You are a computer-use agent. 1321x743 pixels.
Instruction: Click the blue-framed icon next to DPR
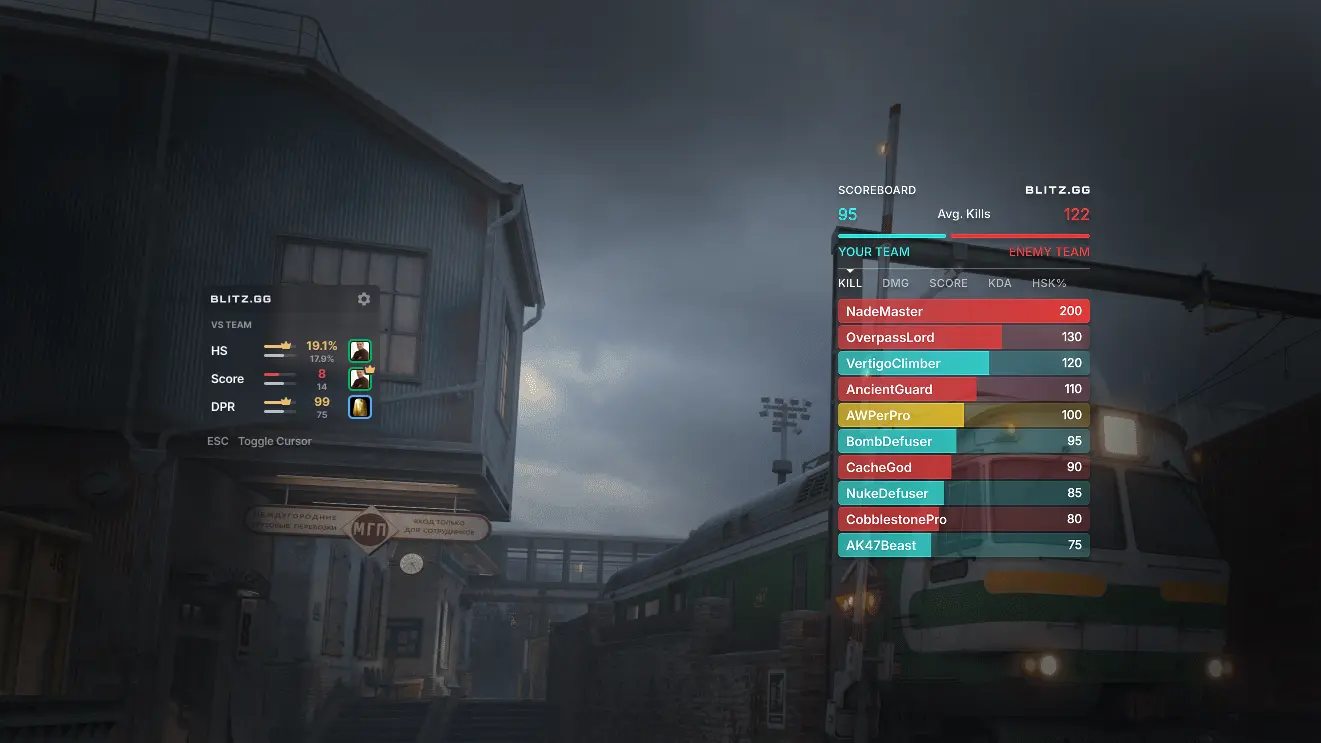[360, 407]
